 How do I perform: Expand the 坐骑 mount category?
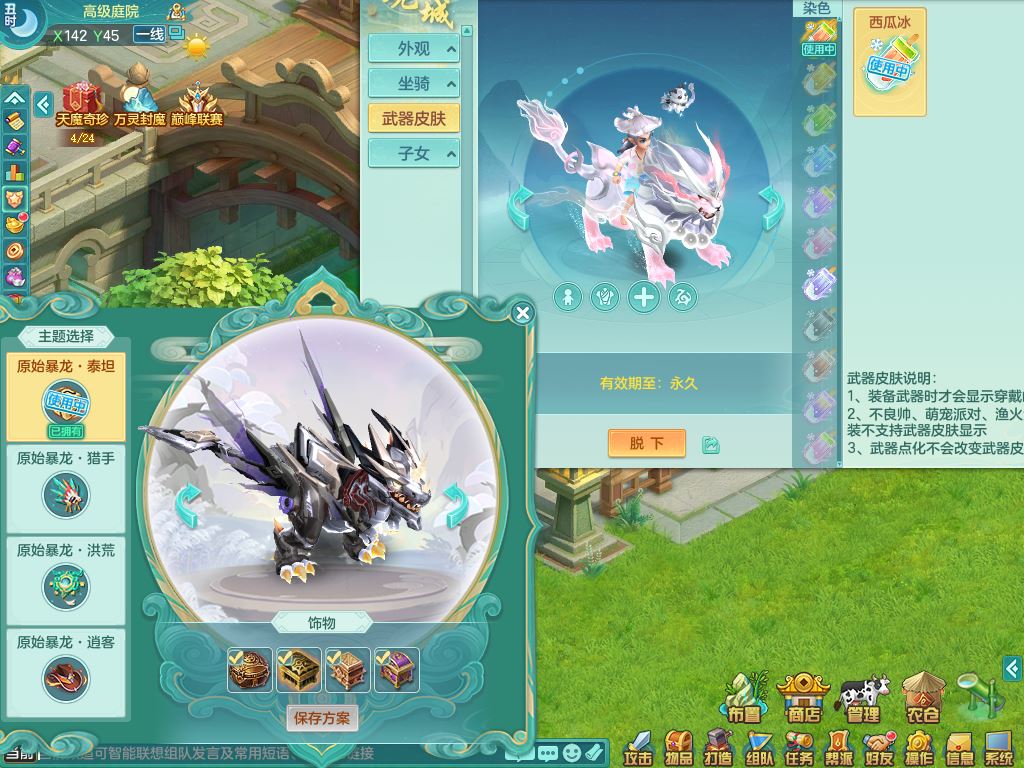[x=414, y=83]
